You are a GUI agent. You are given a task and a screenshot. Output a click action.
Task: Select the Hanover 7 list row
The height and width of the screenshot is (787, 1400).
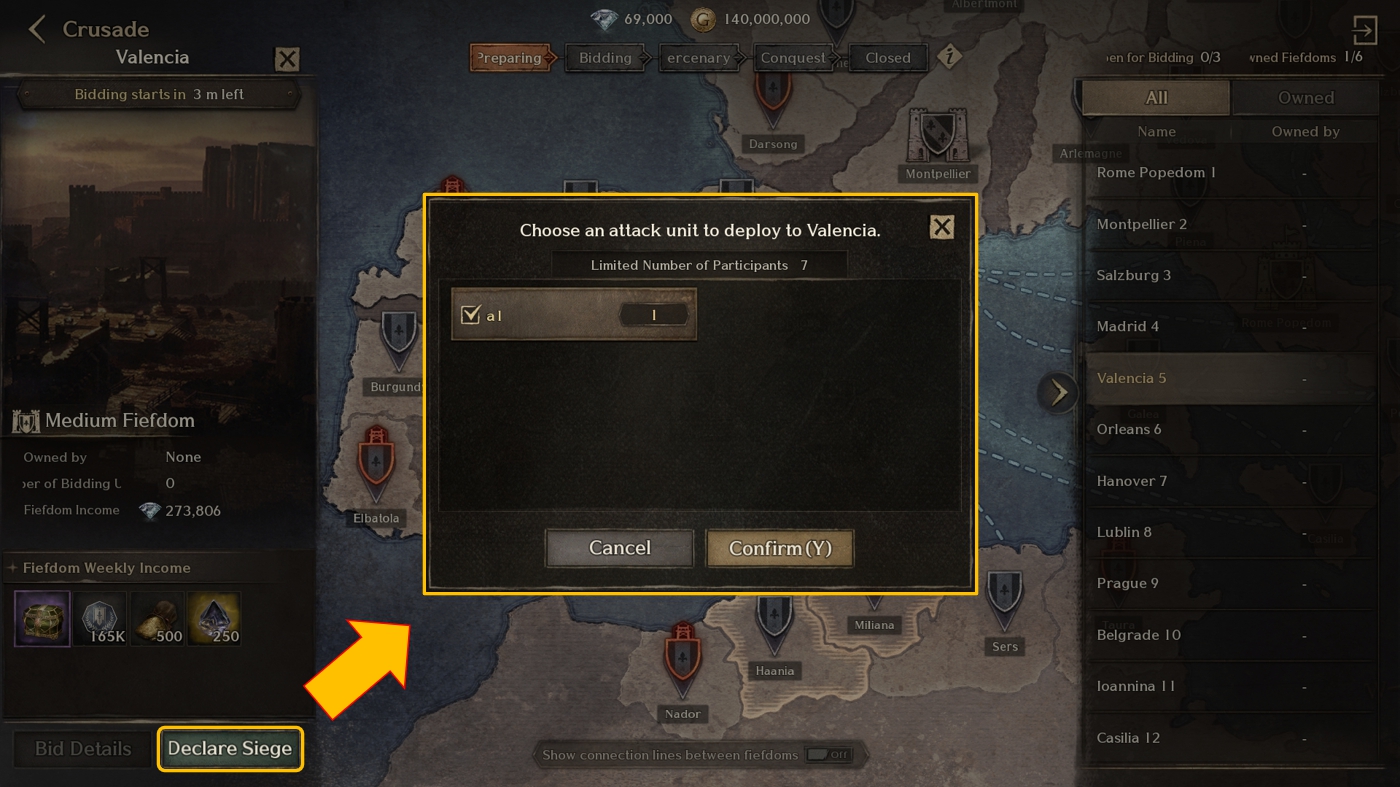(1132, 481)
